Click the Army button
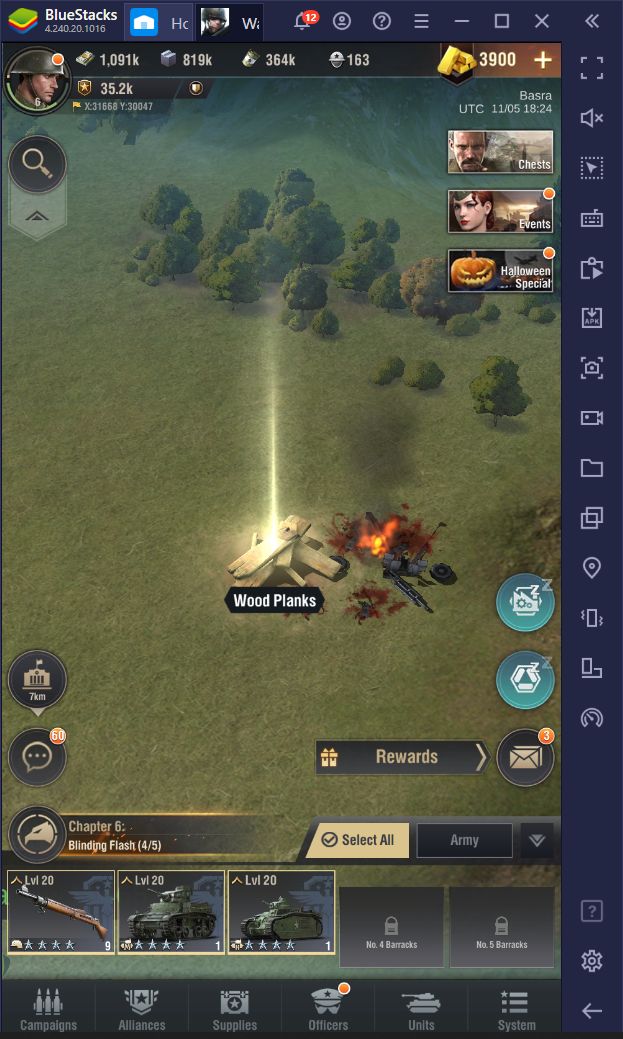The height and width of the screenshot is (1039, 623). pos(464,840)
